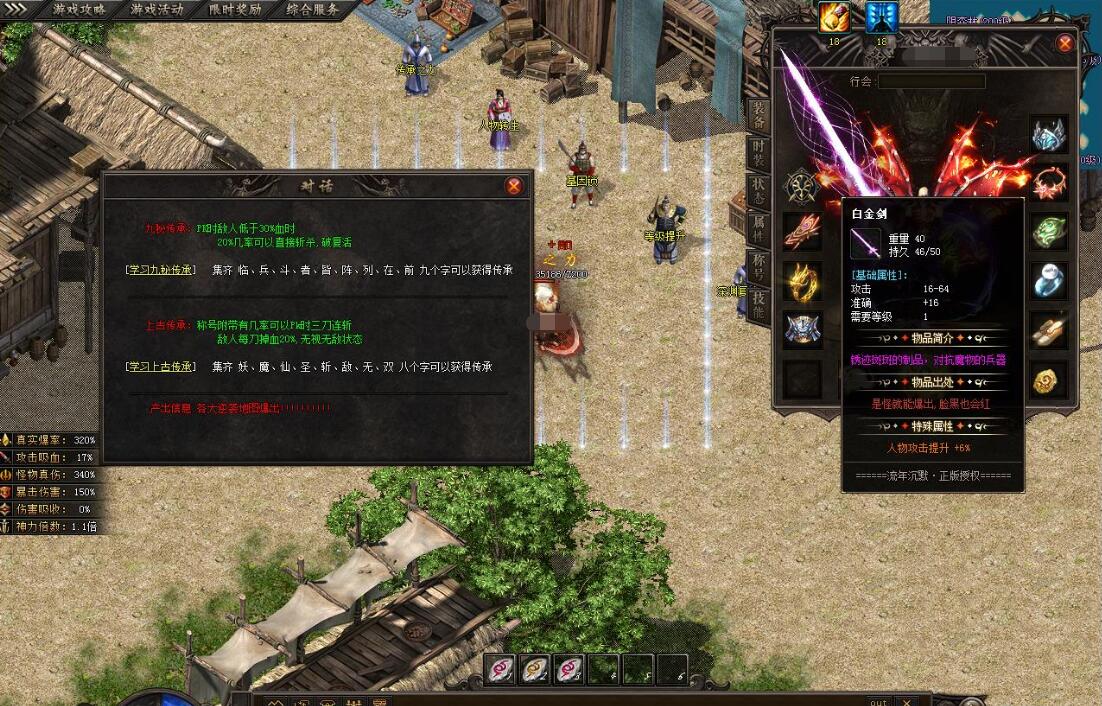
Task: Switch to the 技能 tab
Action: [759, 303]
